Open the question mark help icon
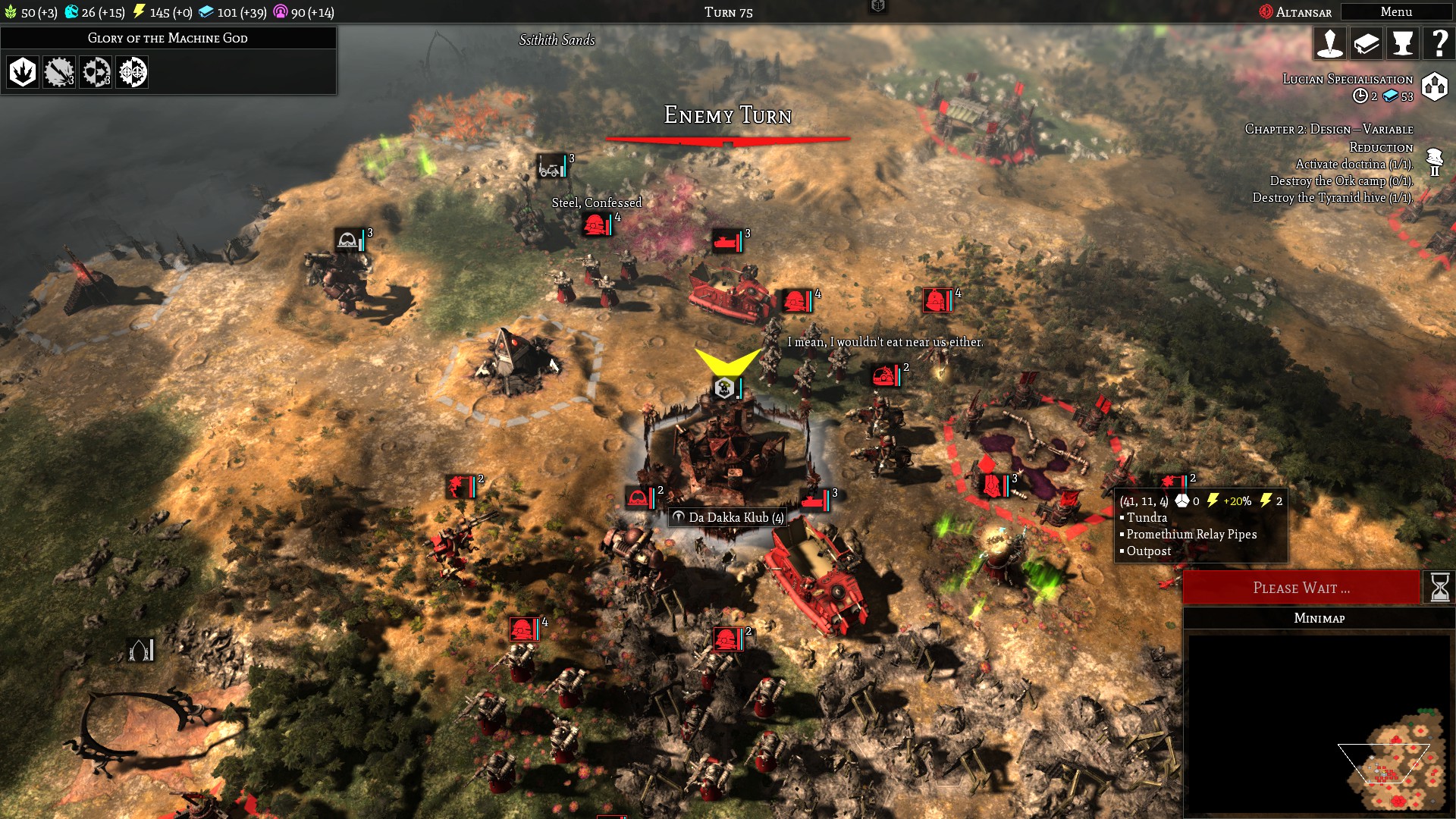This screenshot has width=1456, height=819. tap(1438, 44)
